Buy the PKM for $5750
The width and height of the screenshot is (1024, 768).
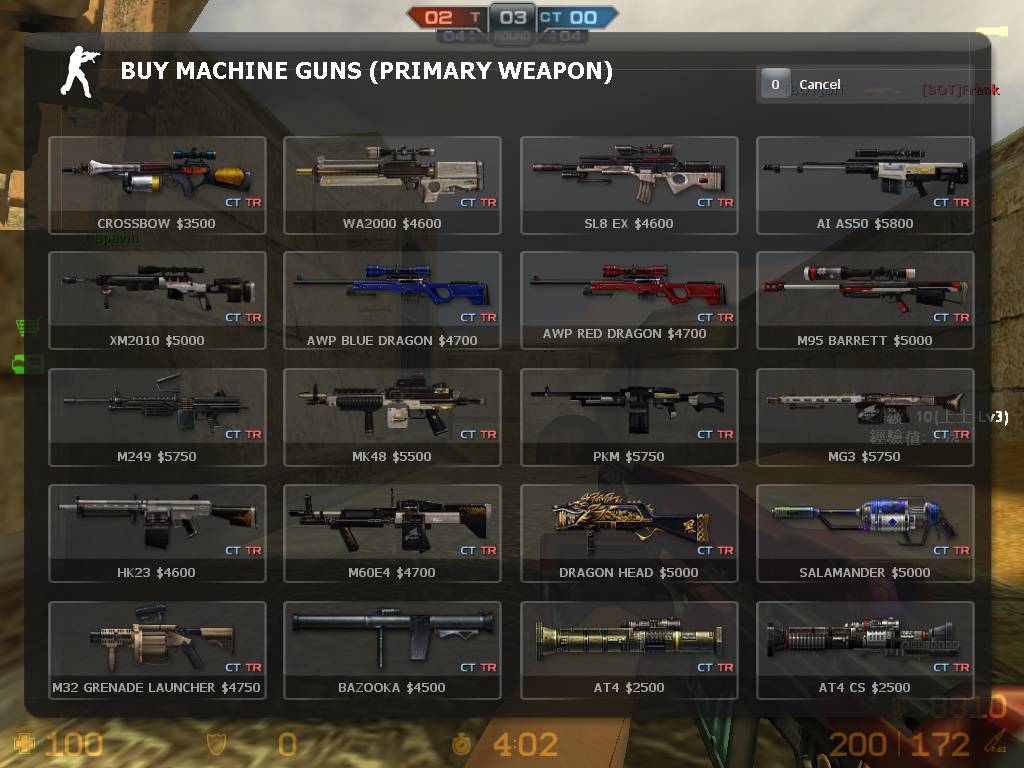pos(629,417)
